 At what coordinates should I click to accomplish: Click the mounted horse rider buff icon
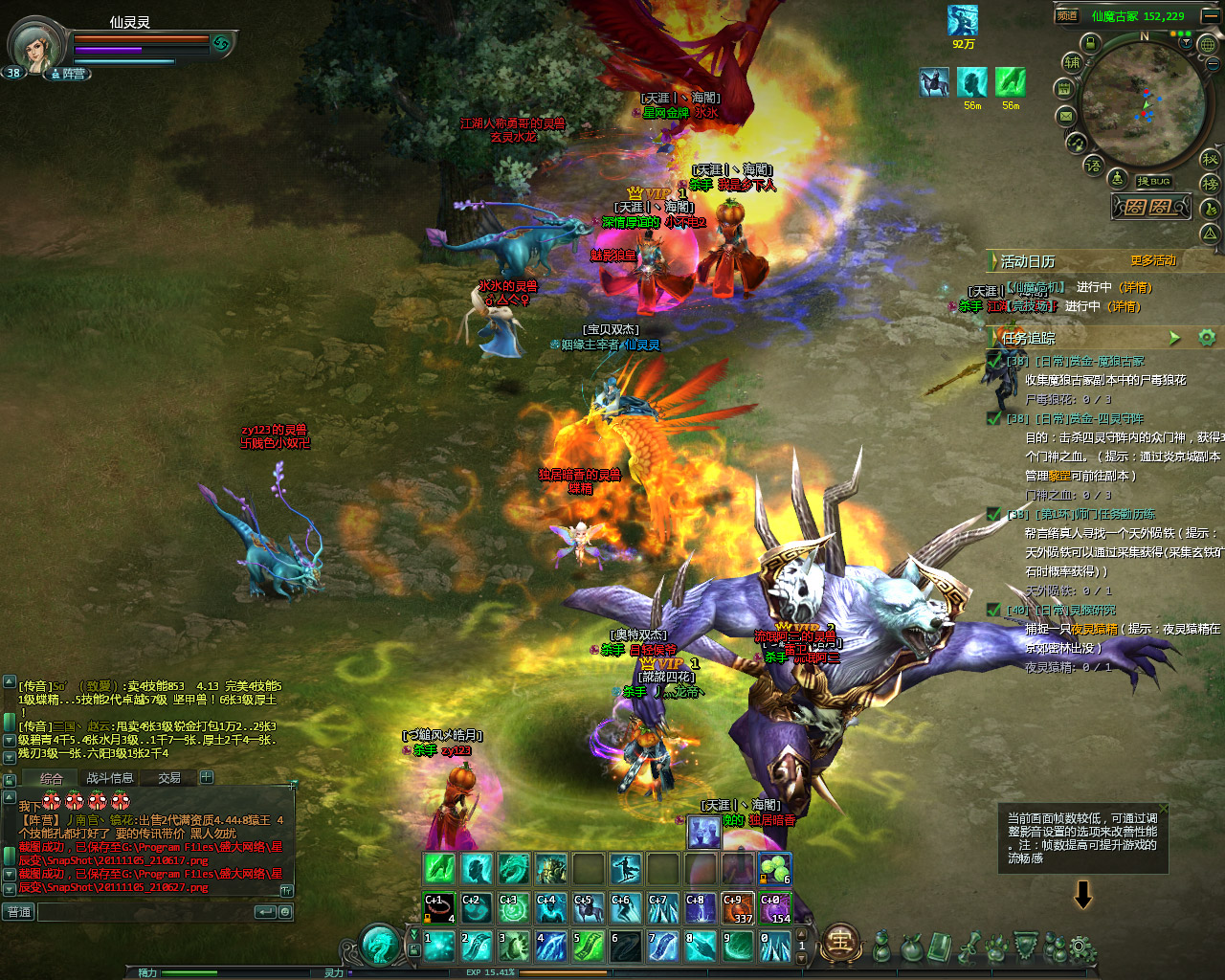click(934, 82)
